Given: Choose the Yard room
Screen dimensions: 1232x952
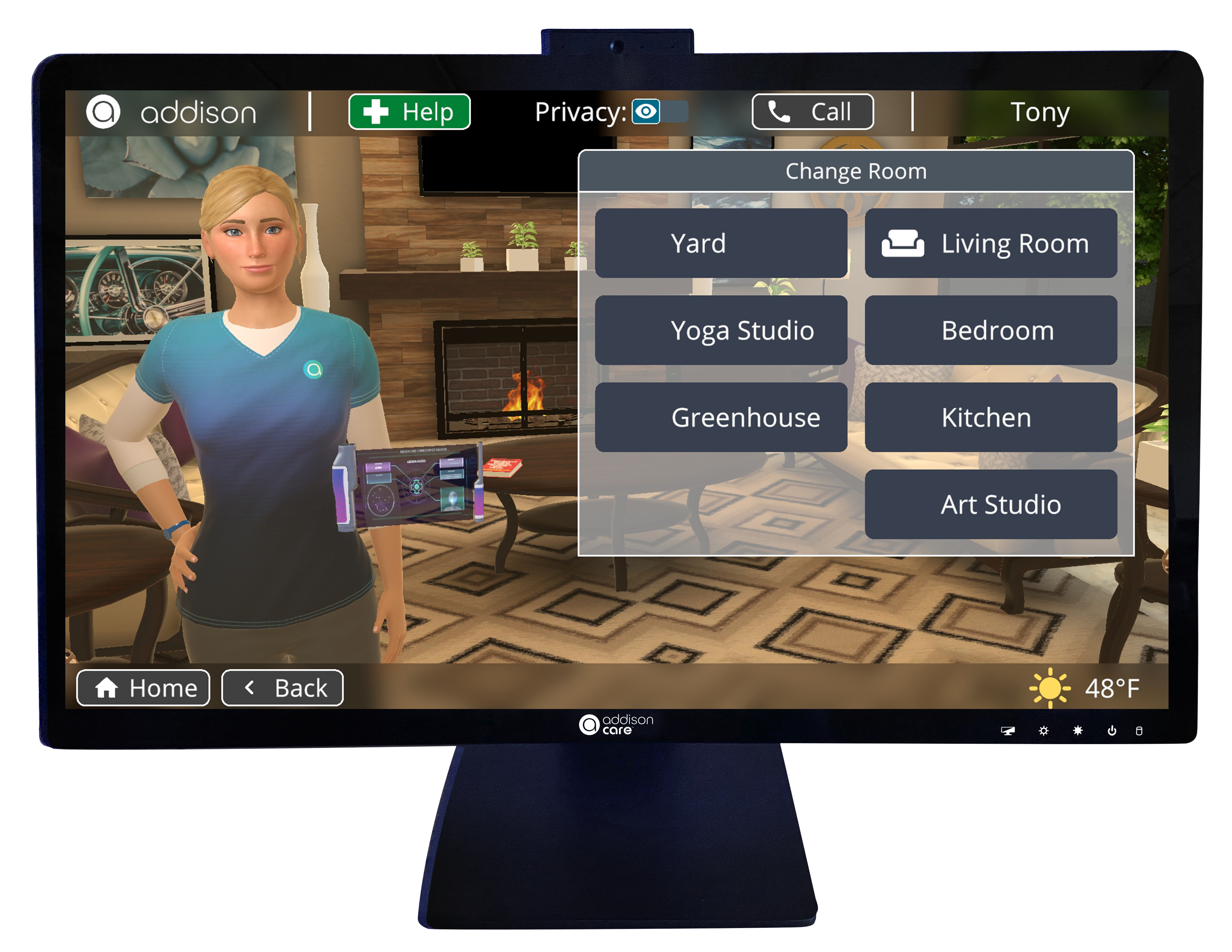Looking at the screenshot, I should 721,243.
